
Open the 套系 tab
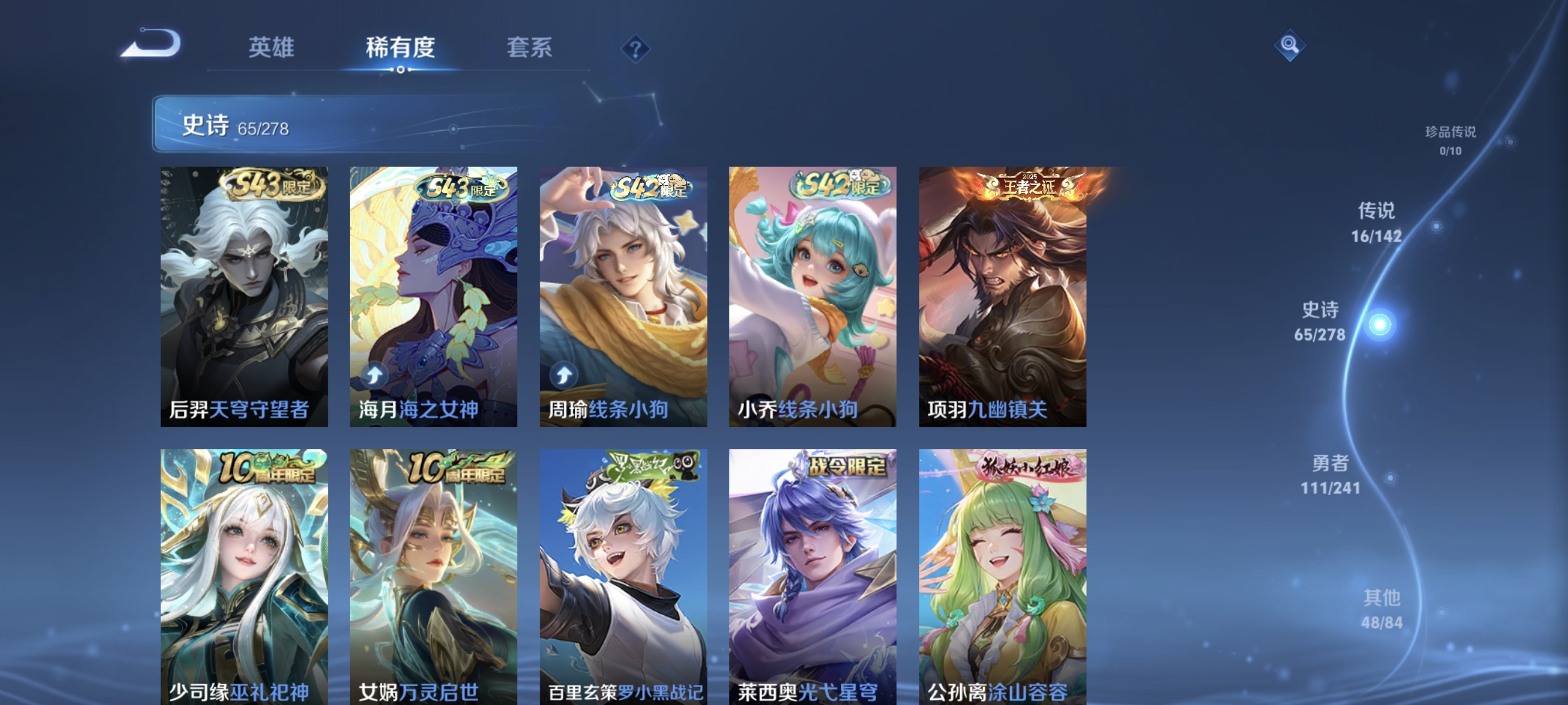[531, 49]
